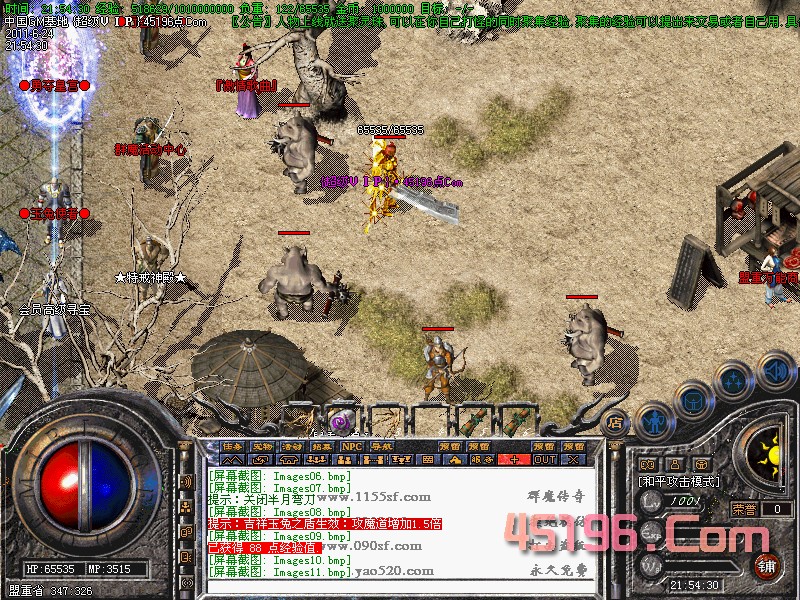Image resolution: width=800 pixels, height=600 pixels.
Task: Click the red plus button in chat toolbar
Action: tap(514, 459)
